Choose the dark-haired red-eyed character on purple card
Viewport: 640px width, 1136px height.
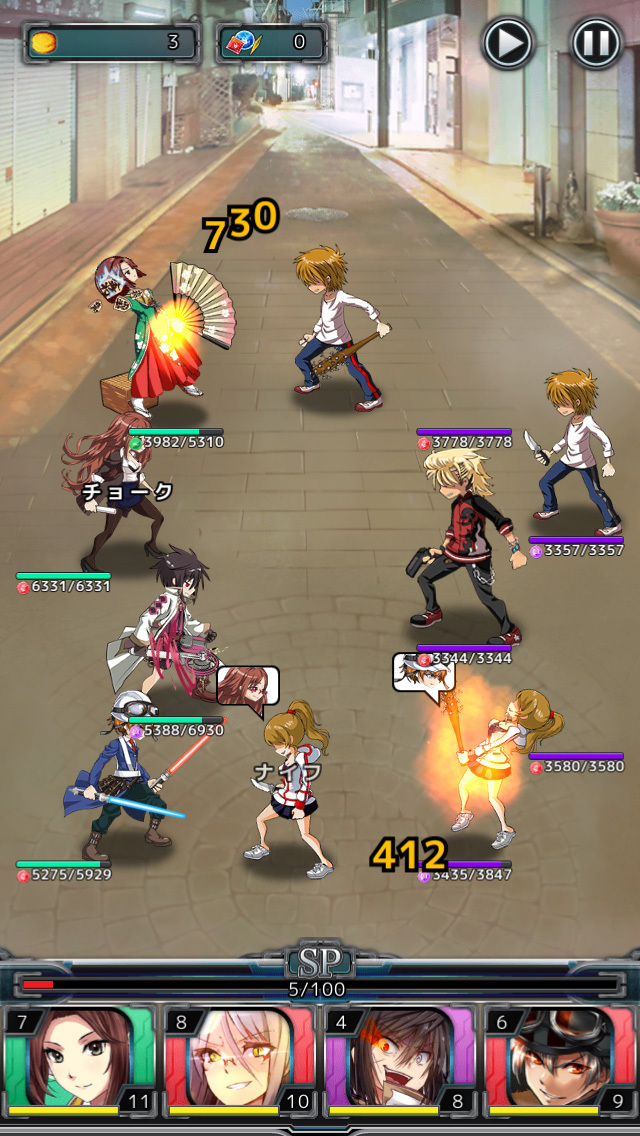(399, 1061)
